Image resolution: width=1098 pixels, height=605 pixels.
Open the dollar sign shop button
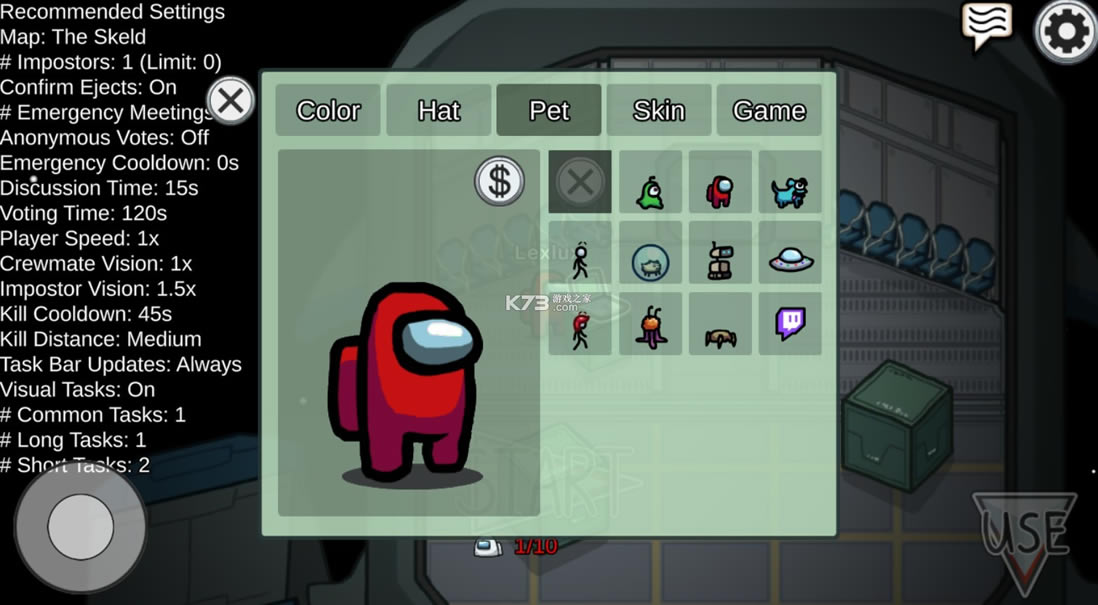(x=499, y=182)
